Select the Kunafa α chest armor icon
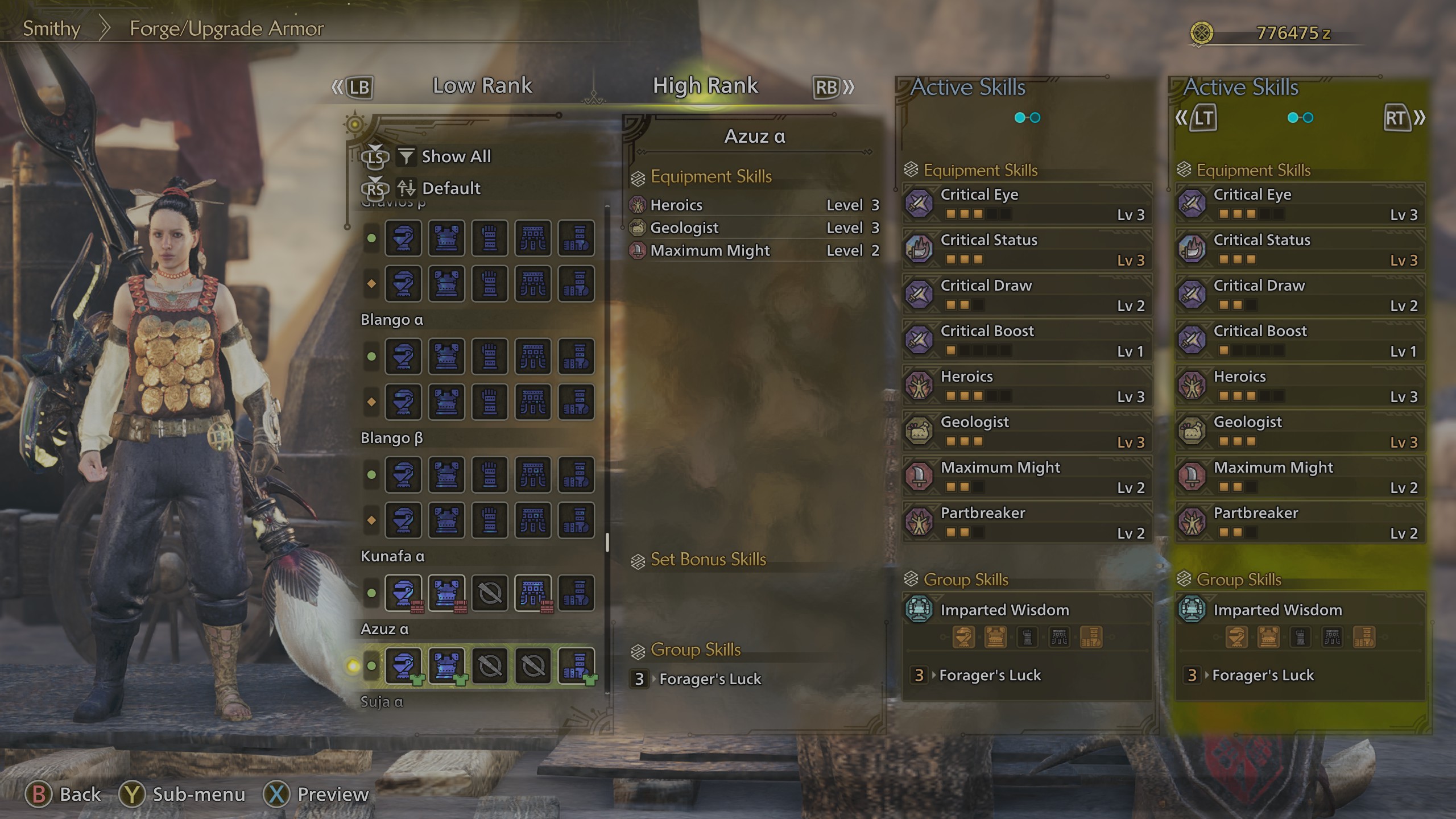This screenshot has width=1456, height=819. point(447,593)
